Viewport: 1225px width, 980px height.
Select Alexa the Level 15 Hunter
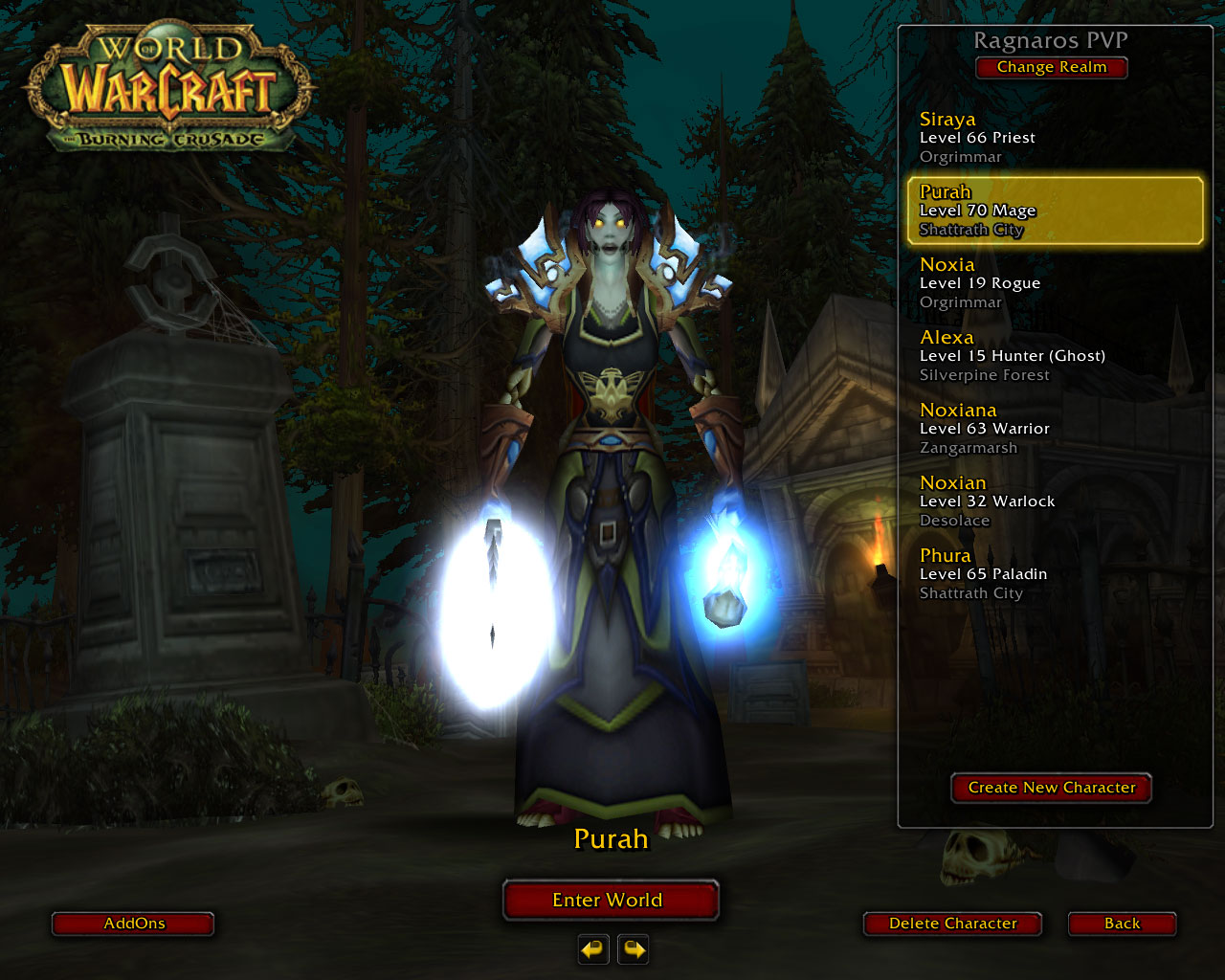(x=1053, y=355)
